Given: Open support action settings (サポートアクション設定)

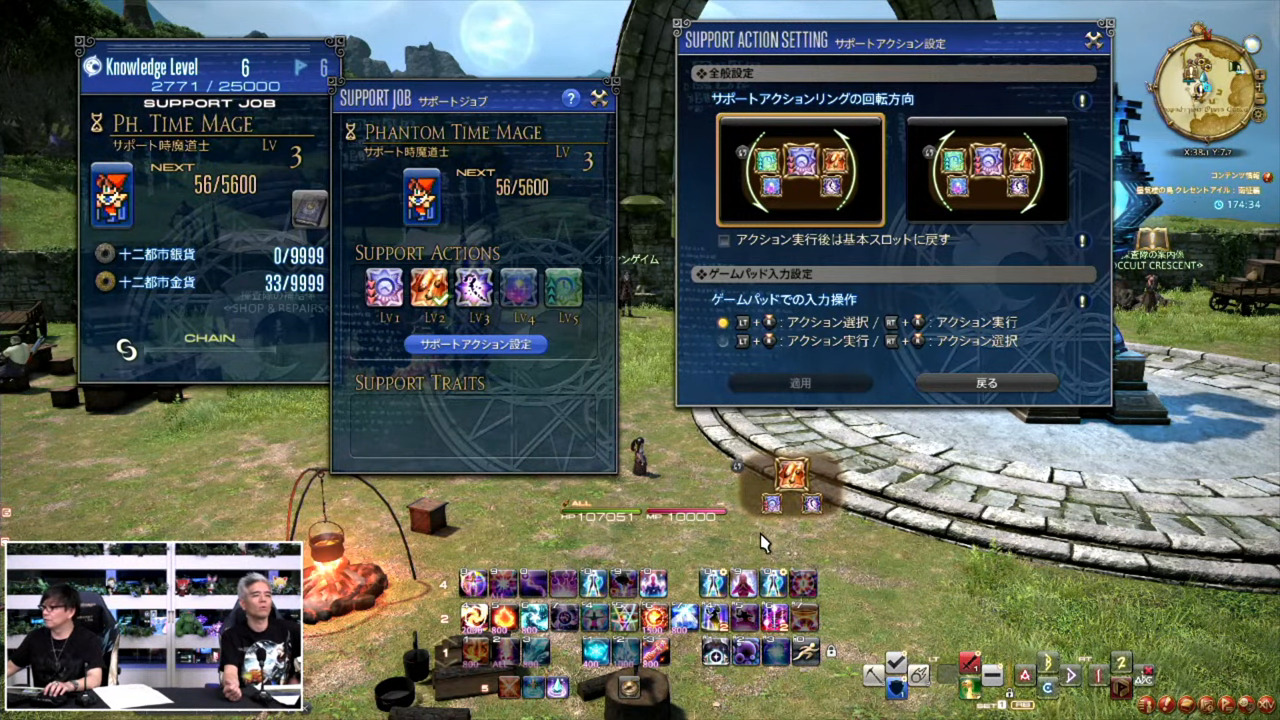Looking at the screenshot, I should [x=476, y=344].
